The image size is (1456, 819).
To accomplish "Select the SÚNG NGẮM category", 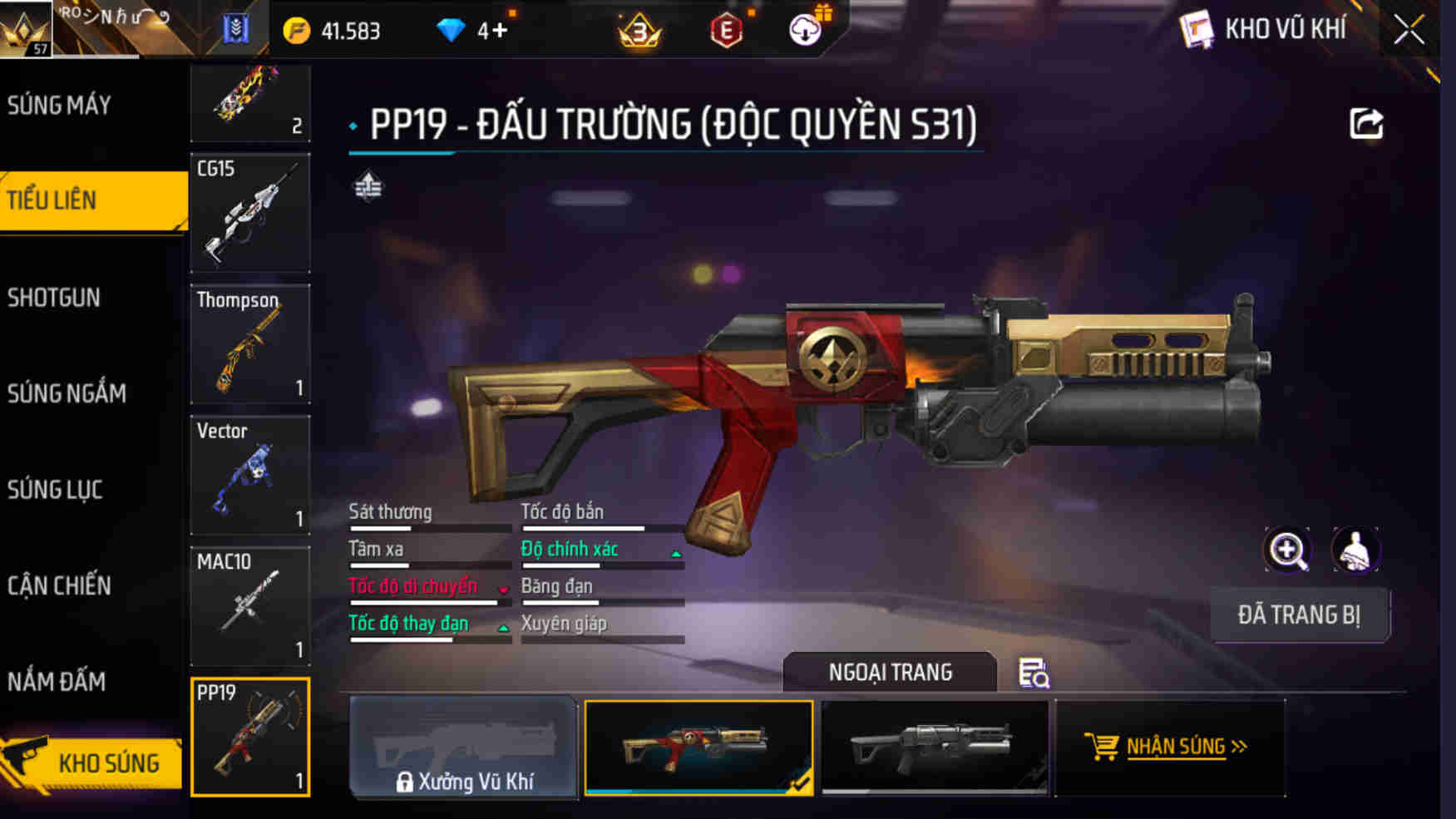I will pyautogui.click(x=67, y=393).
